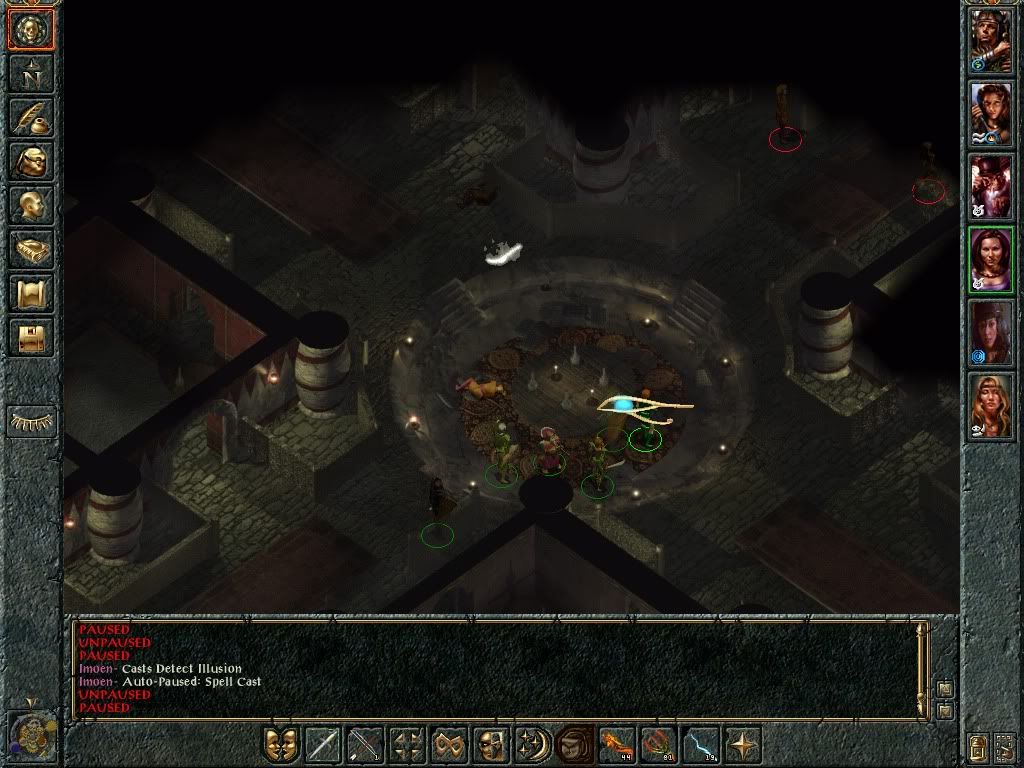
Task: Select the red top-hat character portrait
Action: (990, 187)
